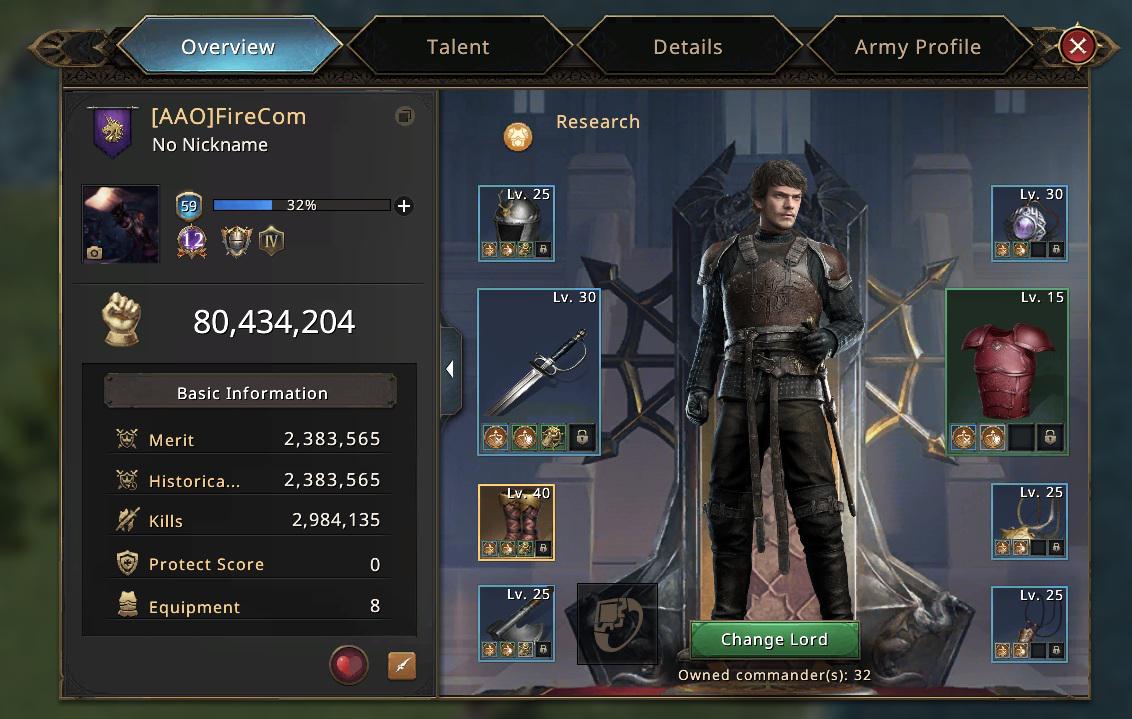This screenshot has width=1132, height=719.
Task: Open the Details tab
Action: (x=687, y=47)
